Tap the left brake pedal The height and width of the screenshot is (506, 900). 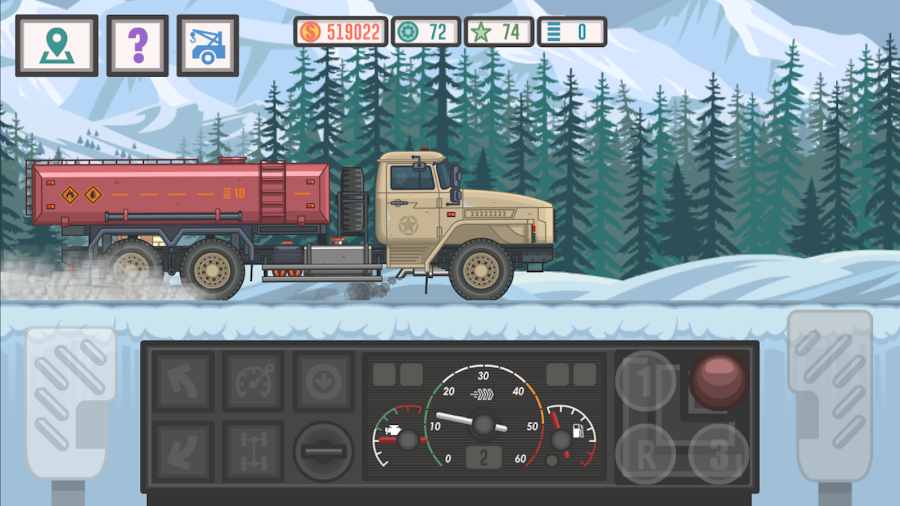tap(68, 400)
